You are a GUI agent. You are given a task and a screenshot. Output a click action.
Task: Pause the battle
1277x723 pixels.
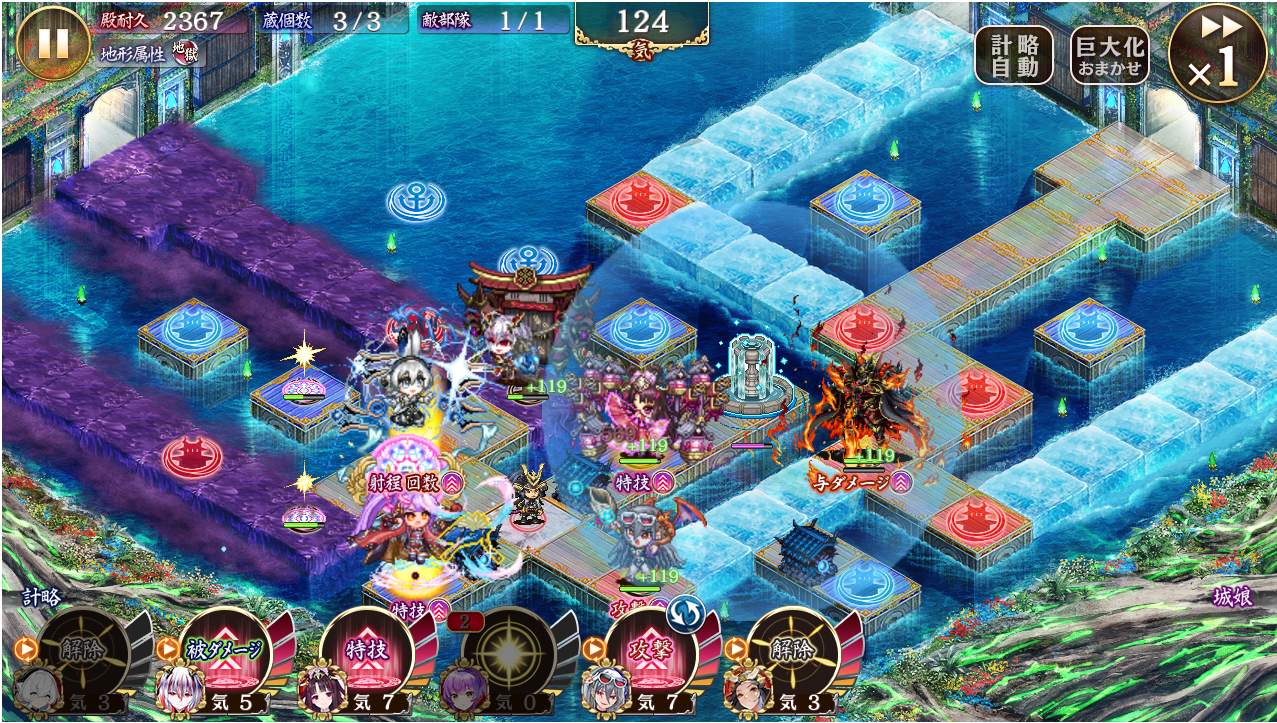click(x=52, y=43)
